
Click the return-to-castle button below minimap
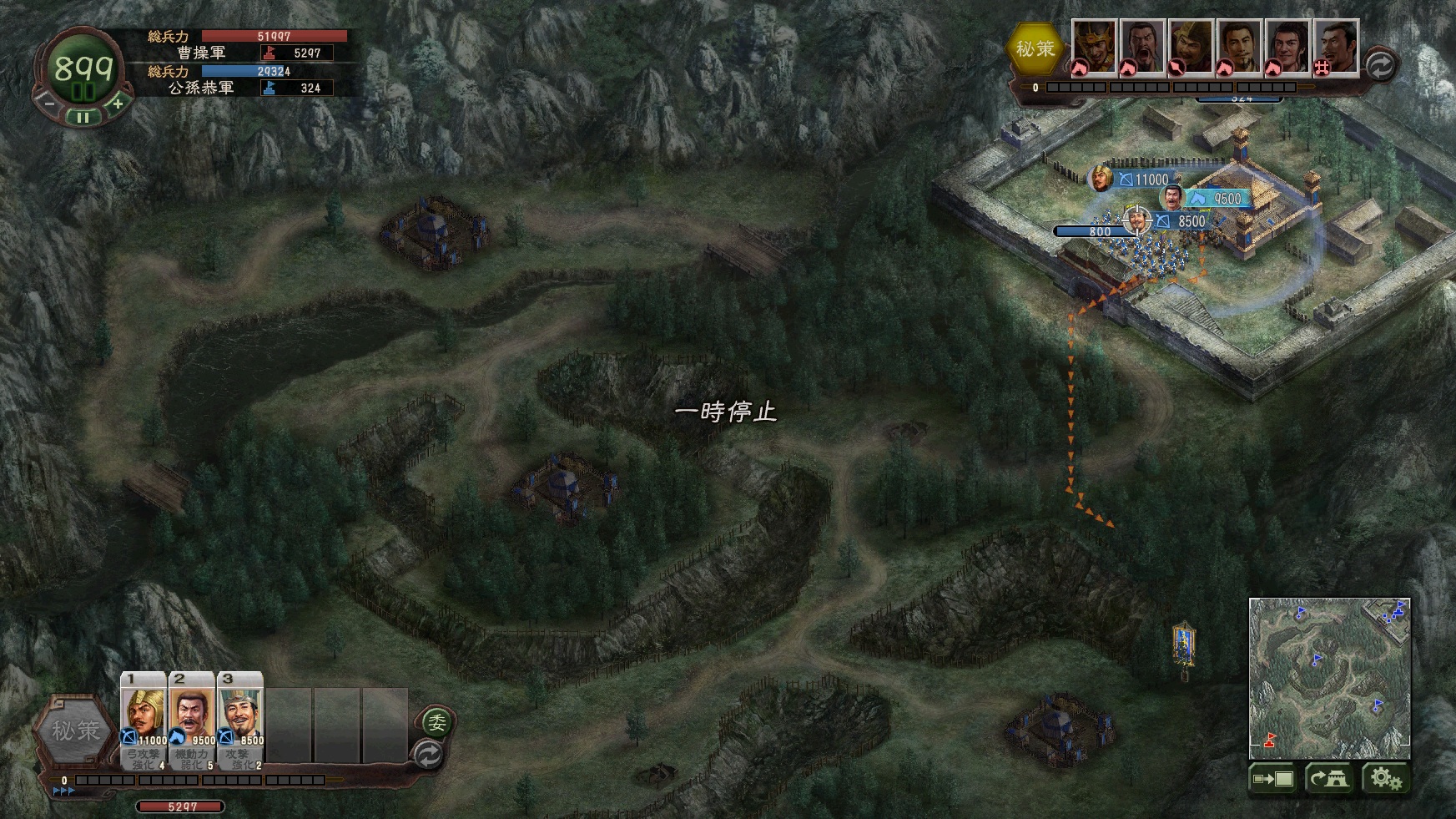coord(1329,779)
